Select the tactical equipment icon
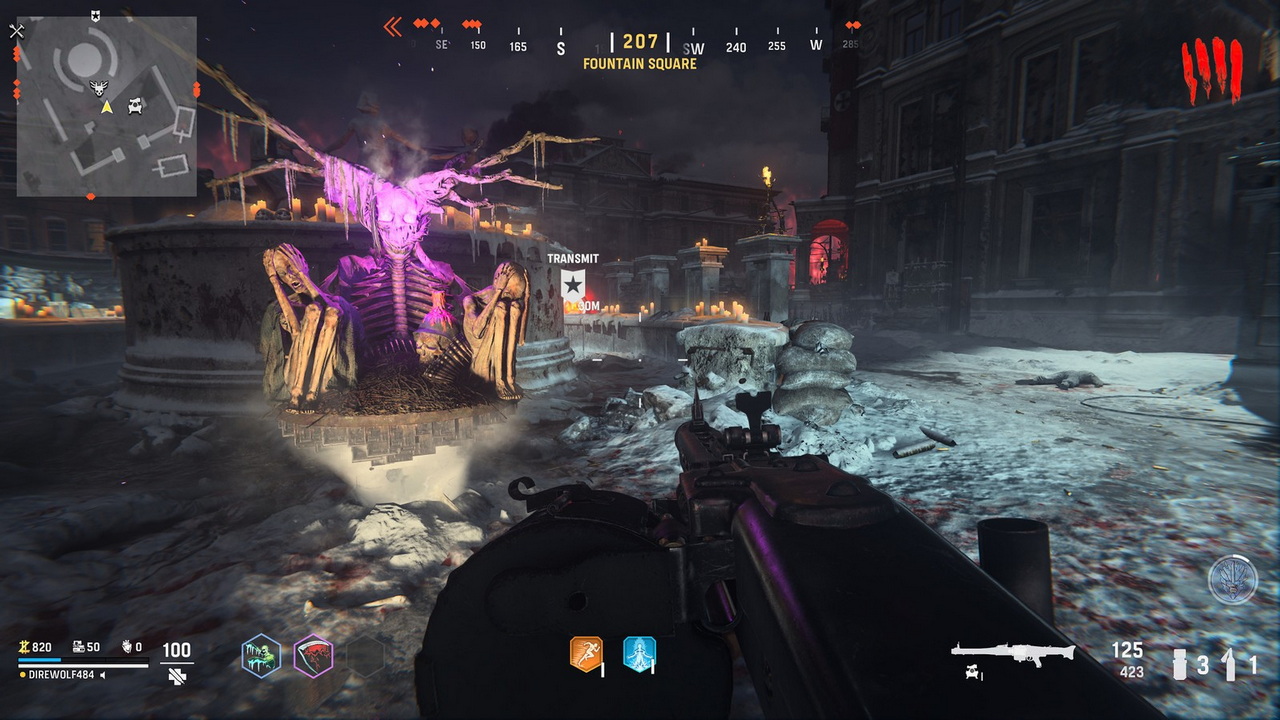This screenshot has width=1280, height=720. [1229, 664]
